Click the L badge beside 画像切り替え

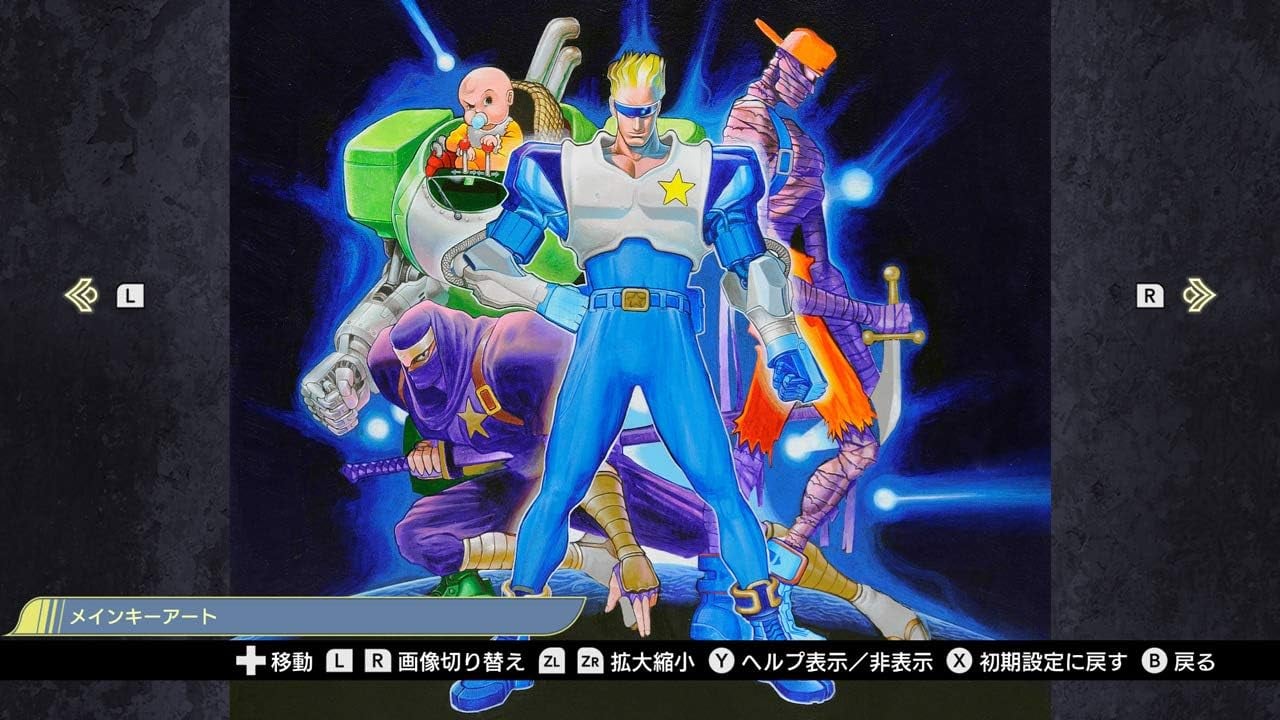(337, 660)
